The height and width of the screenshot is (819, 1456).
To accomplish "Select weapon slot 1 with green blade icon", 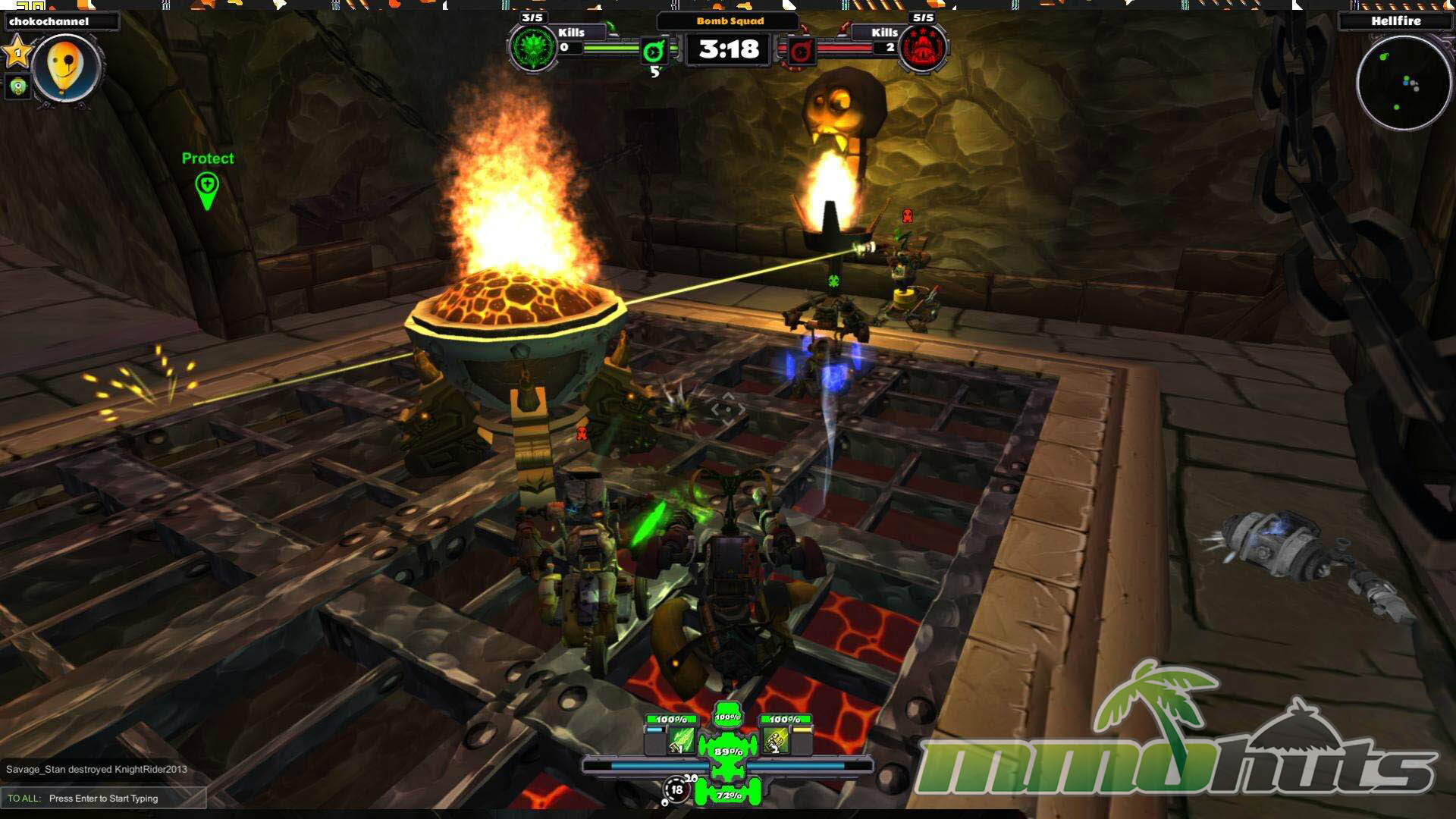I will click(681, 740).
